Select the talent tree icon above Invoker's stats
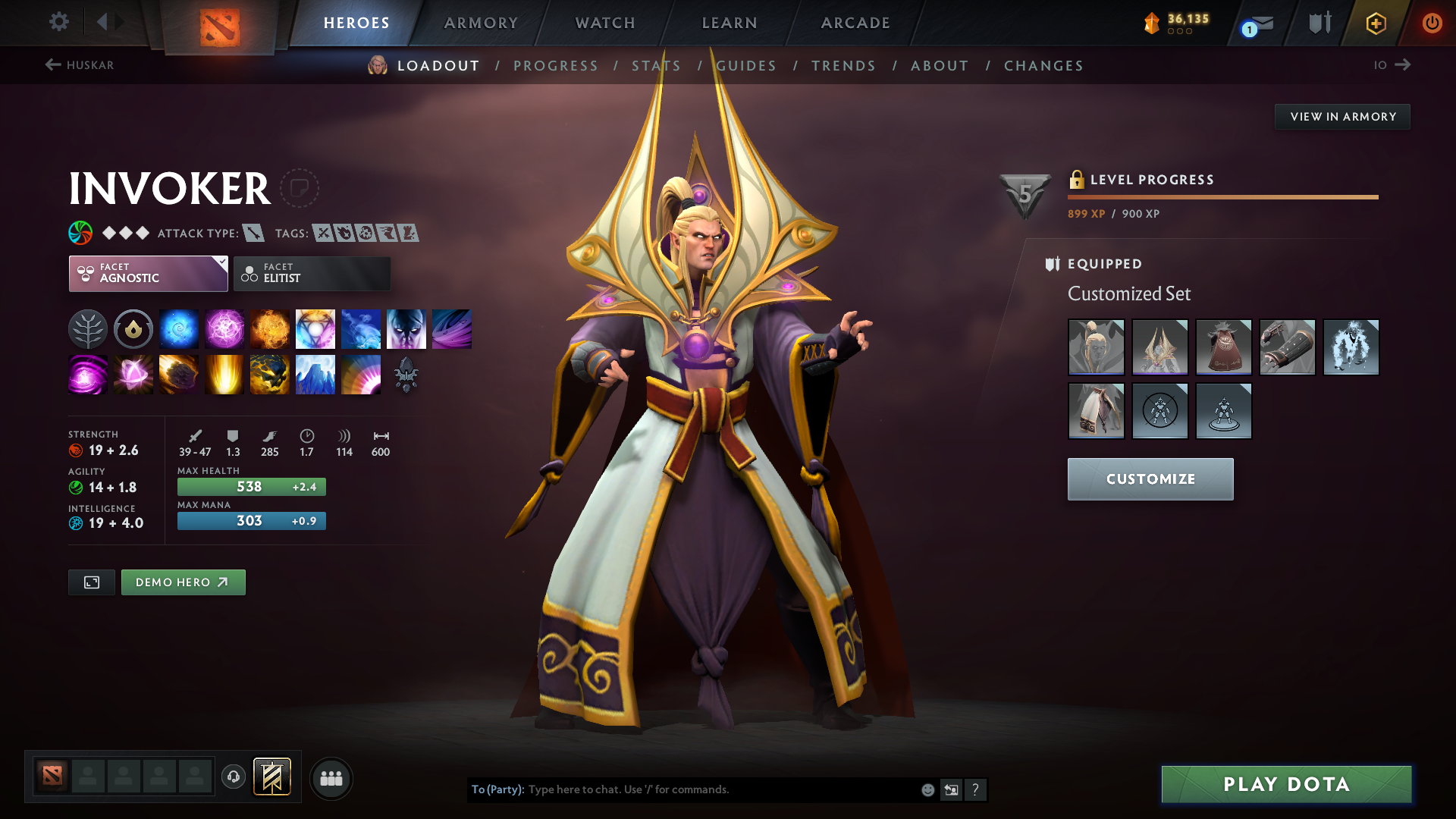1456x819 pixels. (x=87, y=328)
